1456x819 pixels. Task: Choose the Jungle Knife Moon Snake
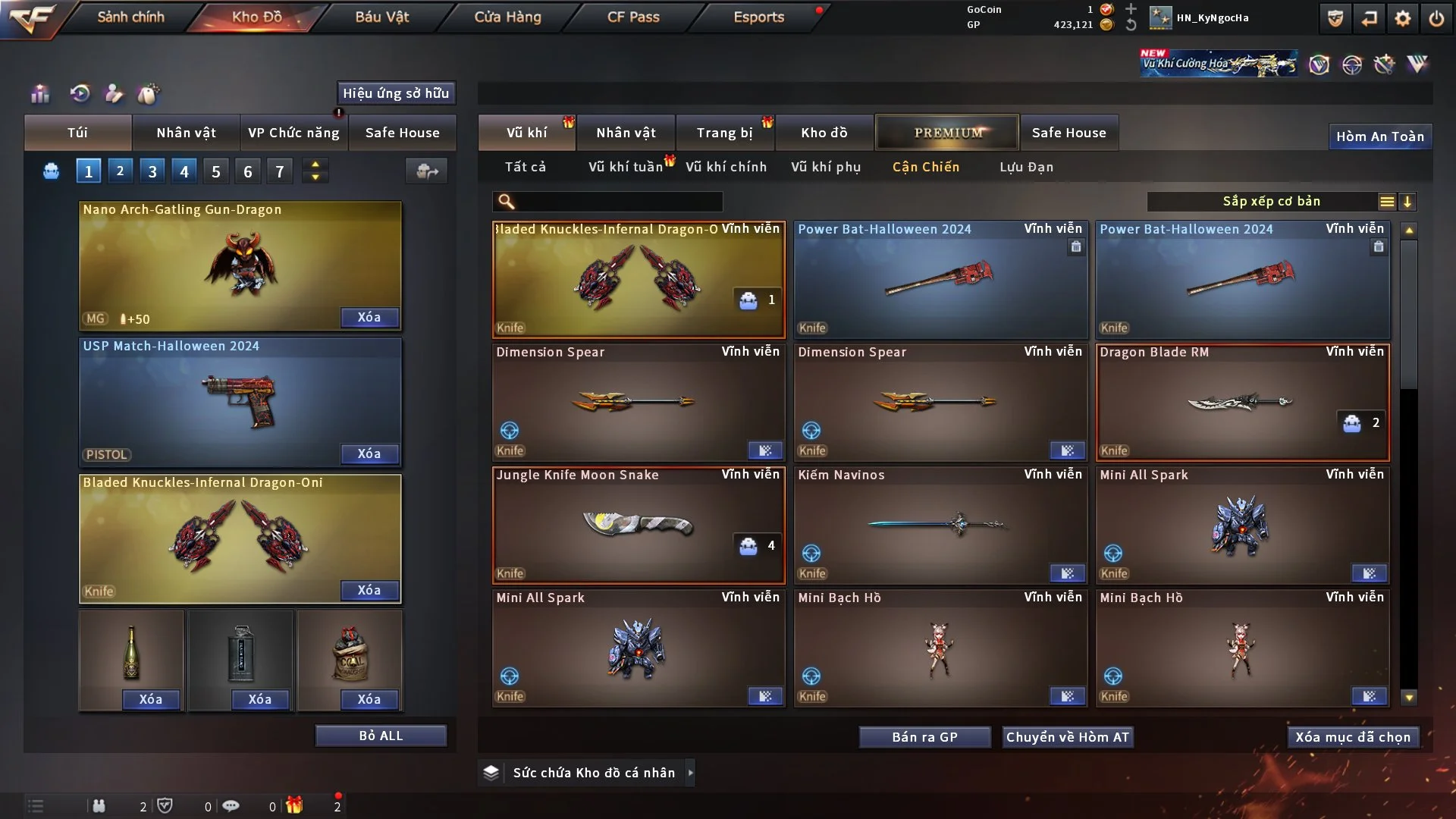[x=638, y=526]
